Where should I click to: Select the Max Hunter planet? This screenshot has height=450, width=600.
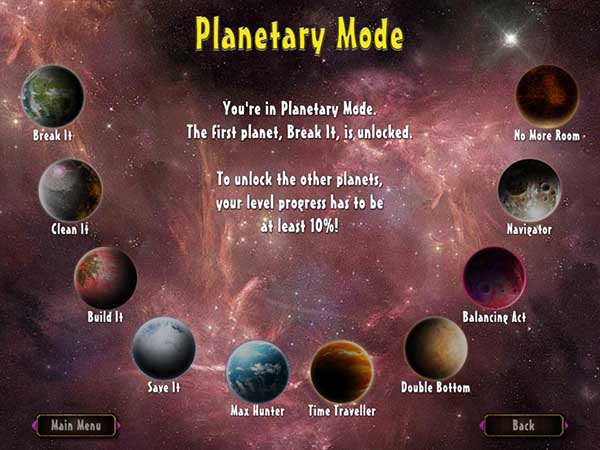[x=257, y=371]
